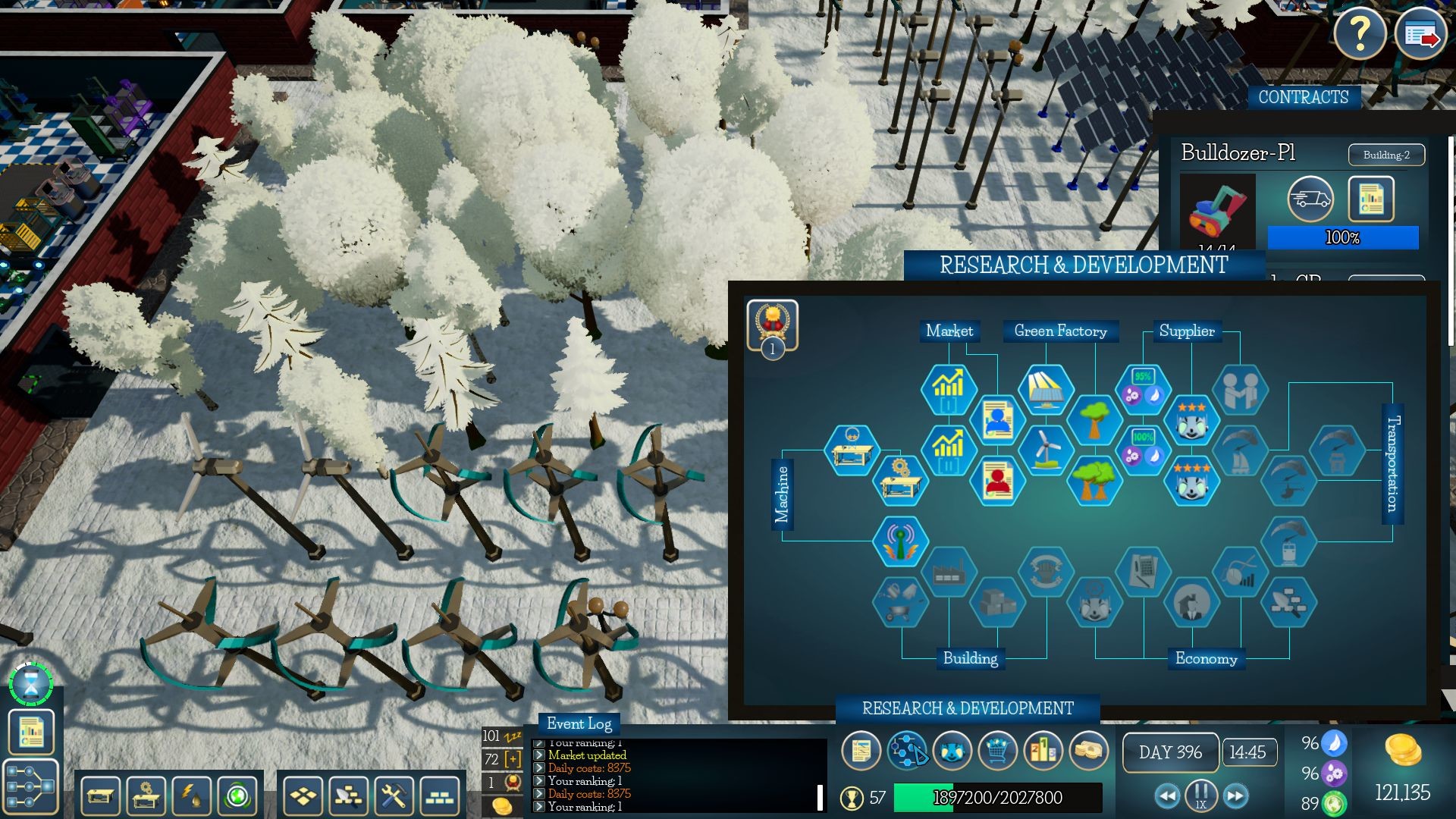Screen dimensions: 1456x819
Task: Open the finances money stack icon
Action: click(x=1090, y=751)
